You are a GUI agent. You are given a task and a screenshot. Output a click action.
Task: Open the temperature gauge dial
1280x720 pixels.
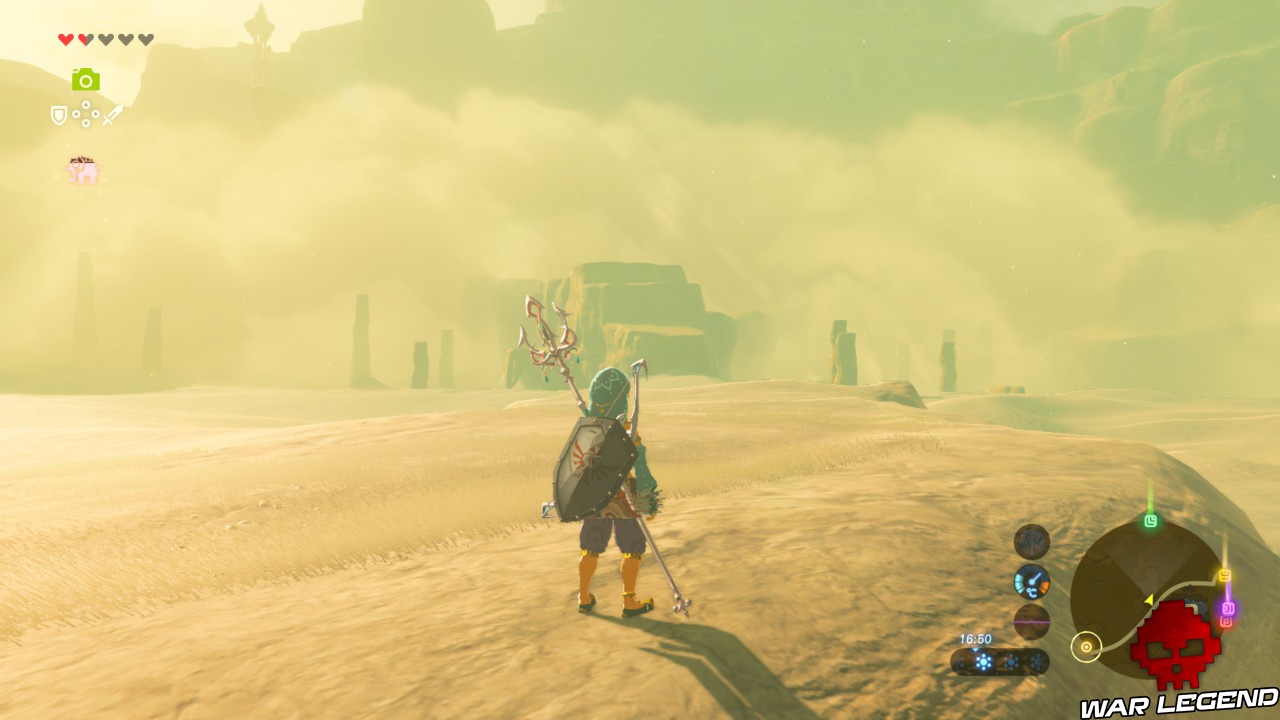pyautogui.click(x=1032, y=581)
